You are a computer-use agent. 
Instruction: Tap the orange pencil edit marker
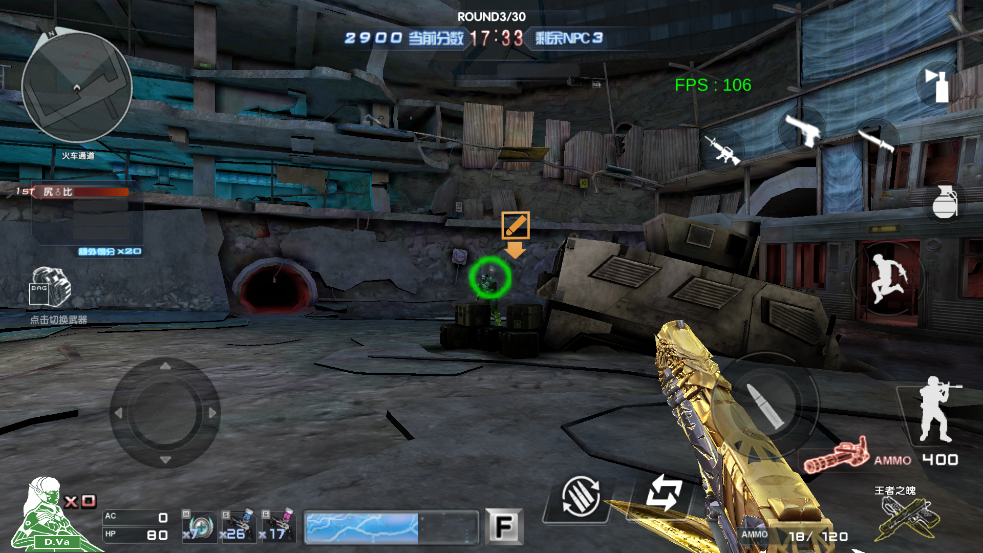point(515,225)
